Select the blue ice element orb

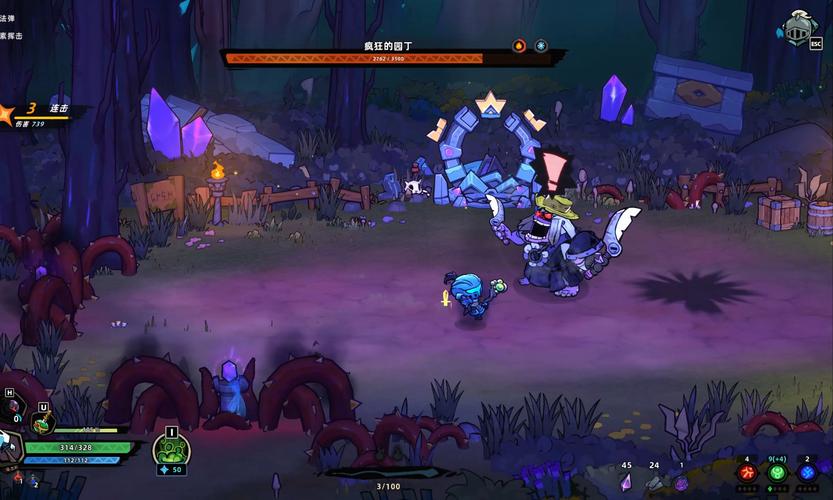coord(807,473)
